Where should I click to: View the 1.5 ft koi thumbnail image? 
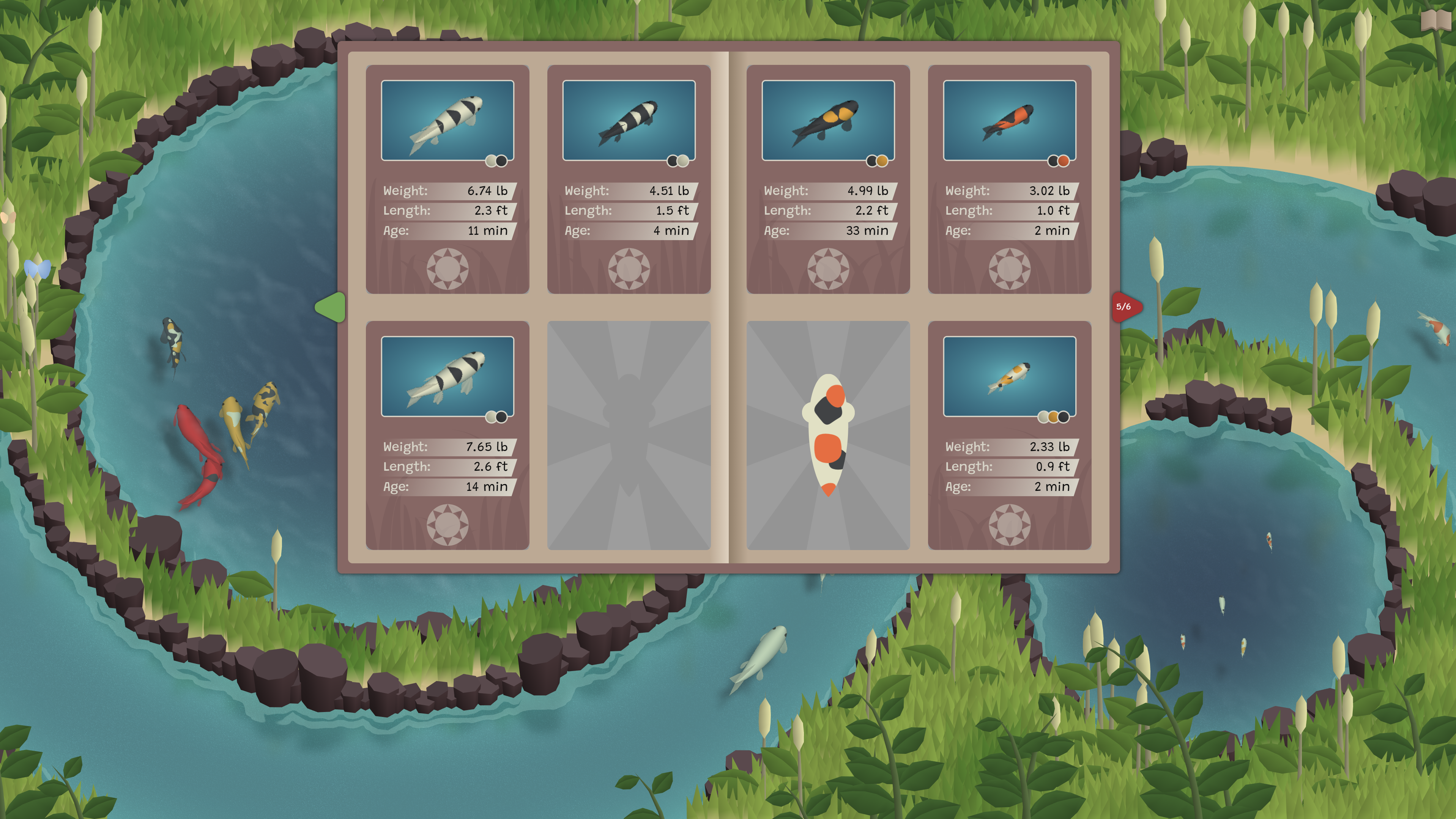(x=629, y=120)
